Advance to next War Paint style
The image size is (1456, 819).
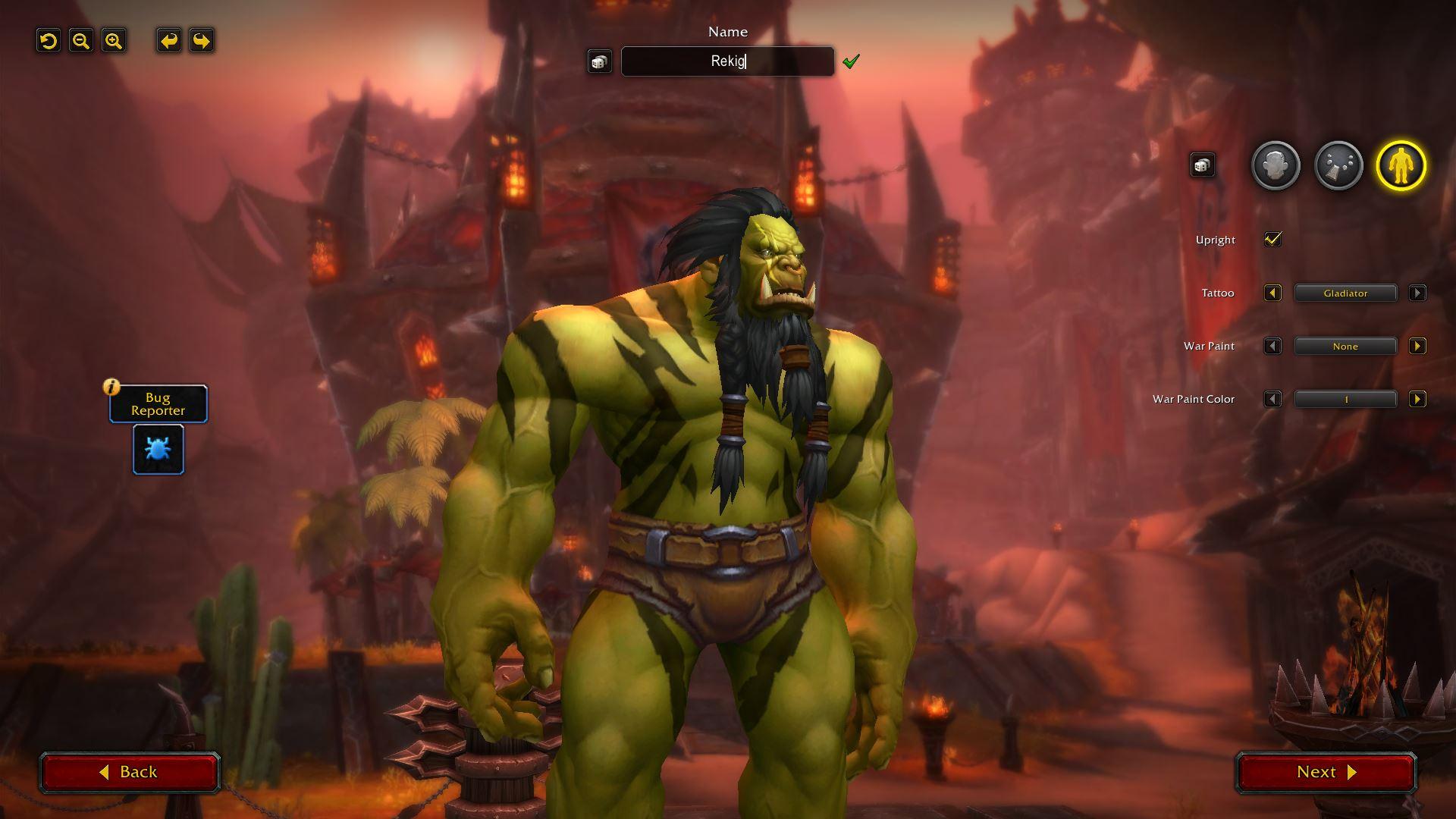pyautogui.click(x=1417, y=347)
